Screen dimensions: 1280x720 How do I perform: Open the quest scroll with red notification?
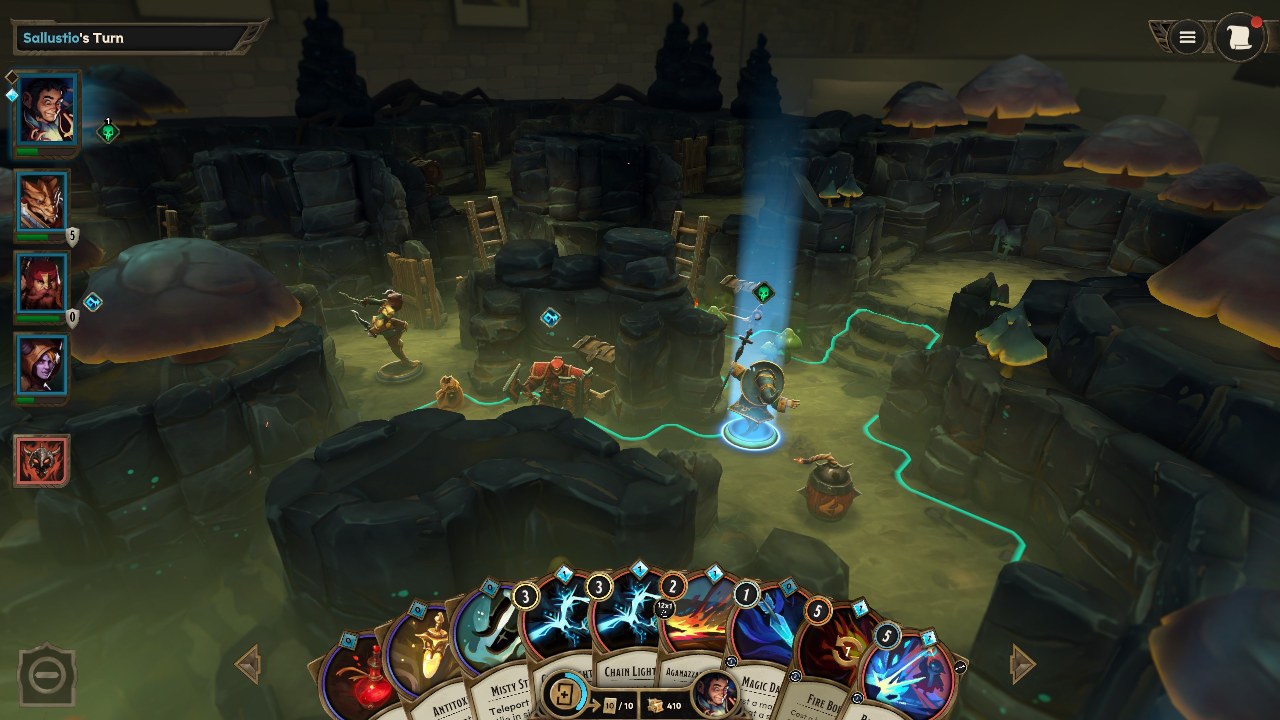pyautogui.click(x=1240, y=37)
